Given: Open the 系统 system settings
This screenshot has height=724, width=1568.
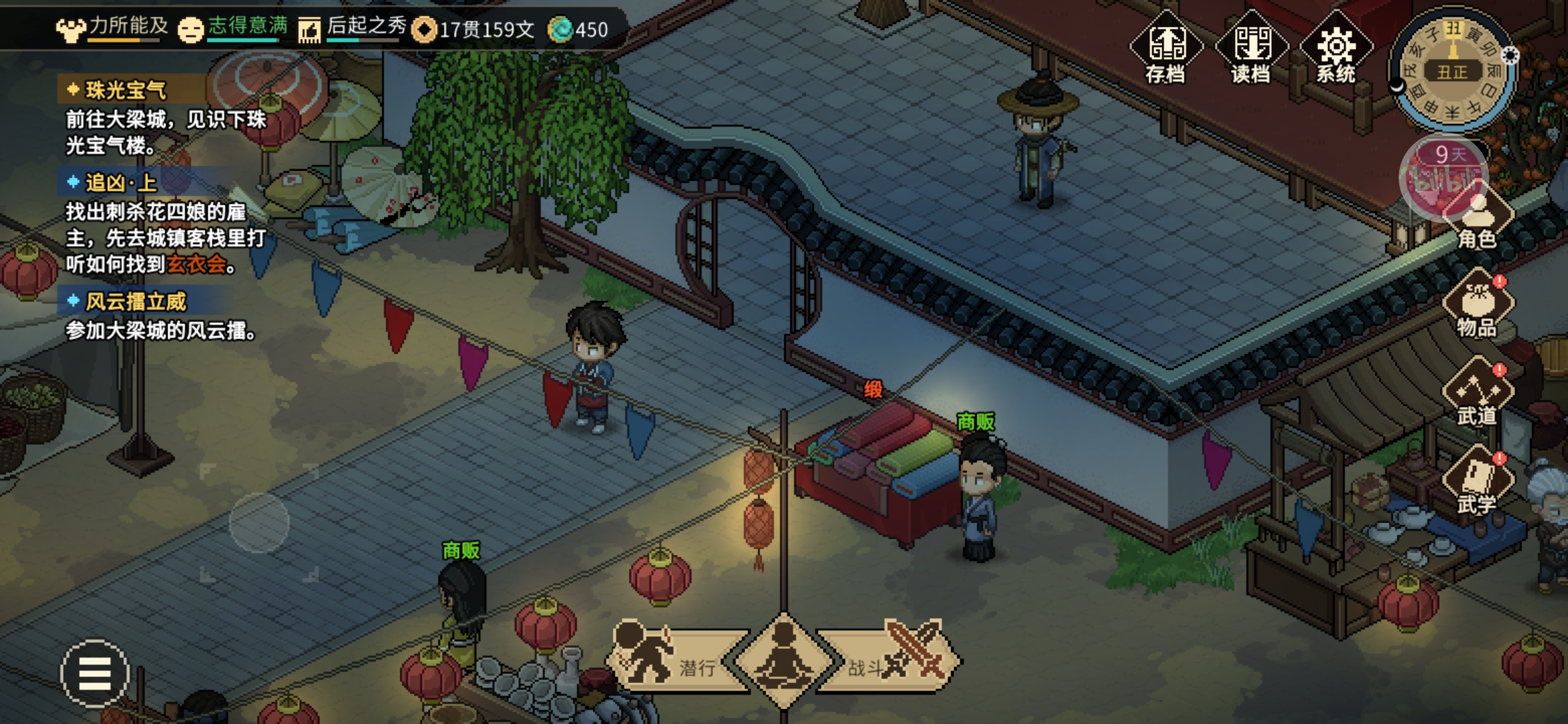Looking at the screenshot, I should click(1336, 48).
